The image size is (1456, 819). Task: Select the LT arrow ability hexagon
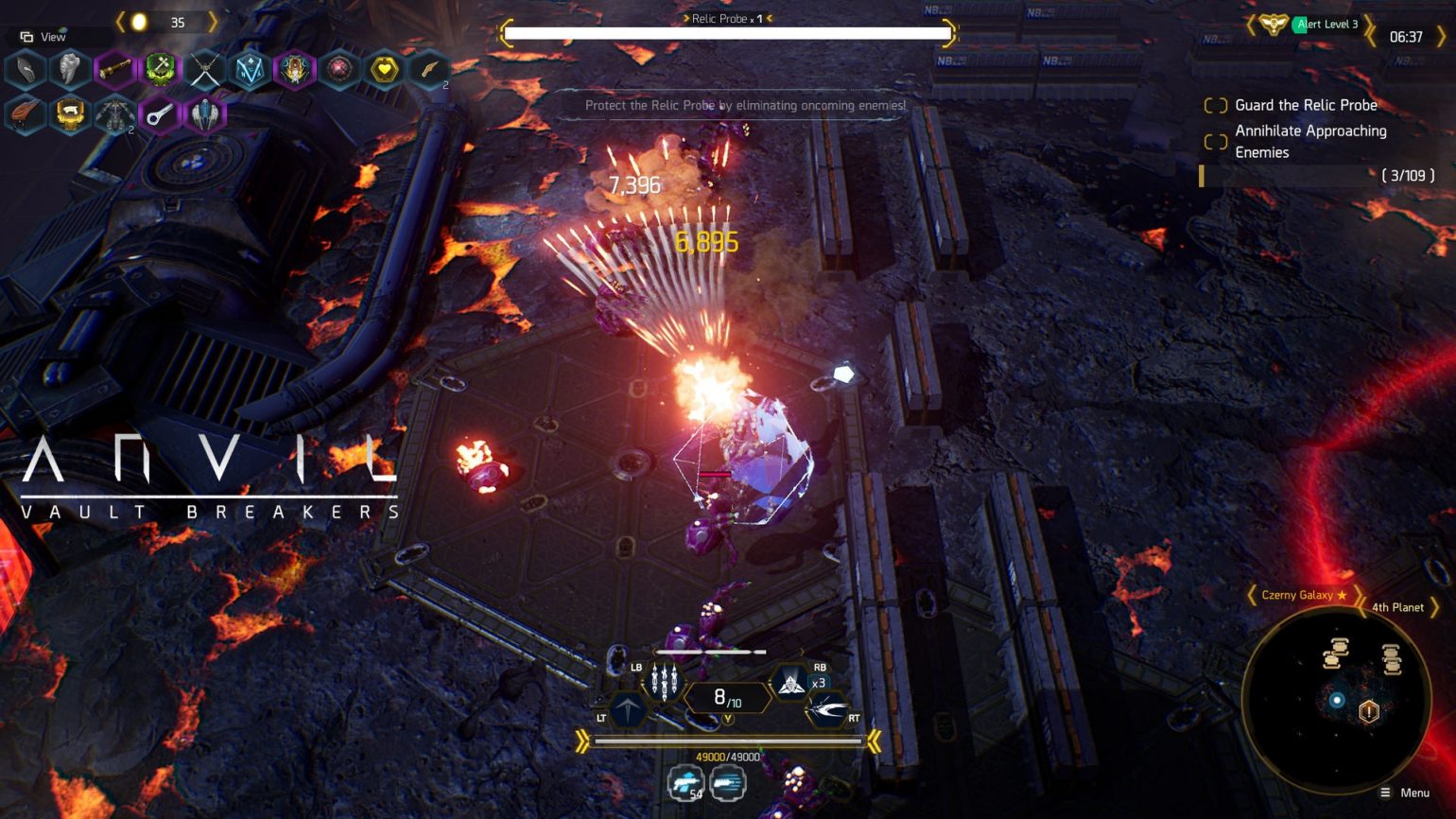[629, 709]
